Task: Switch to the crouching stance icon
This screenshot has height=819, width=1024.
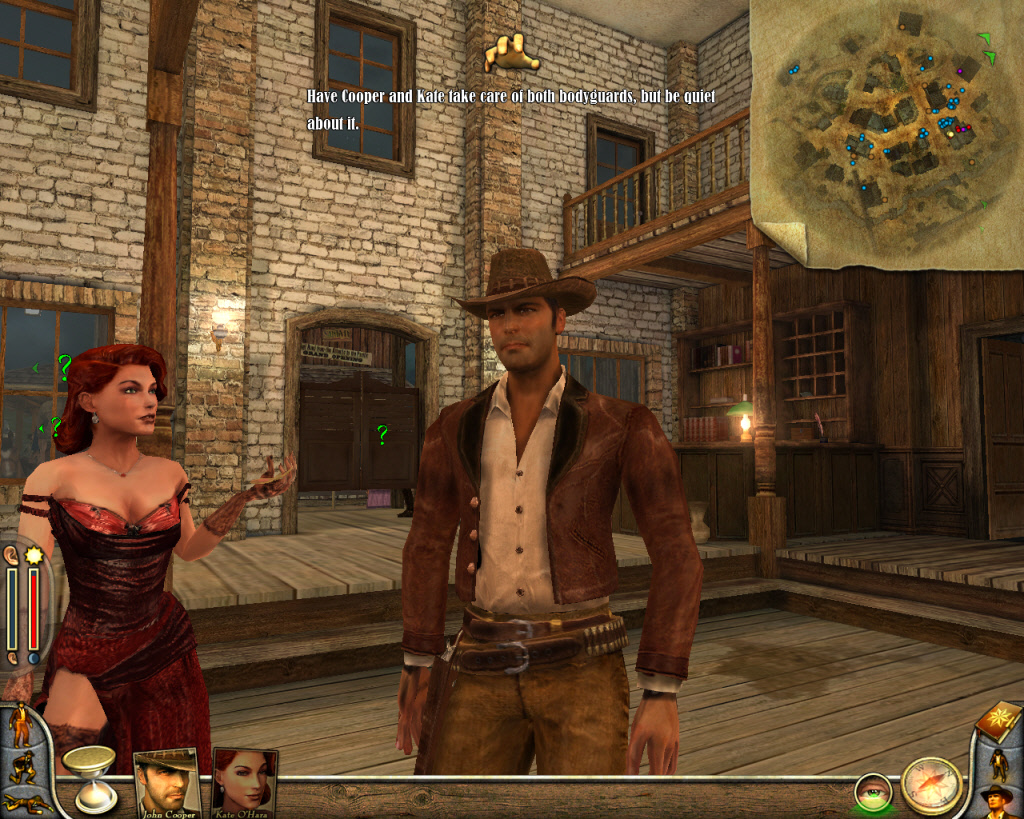Action: [20, 769]
